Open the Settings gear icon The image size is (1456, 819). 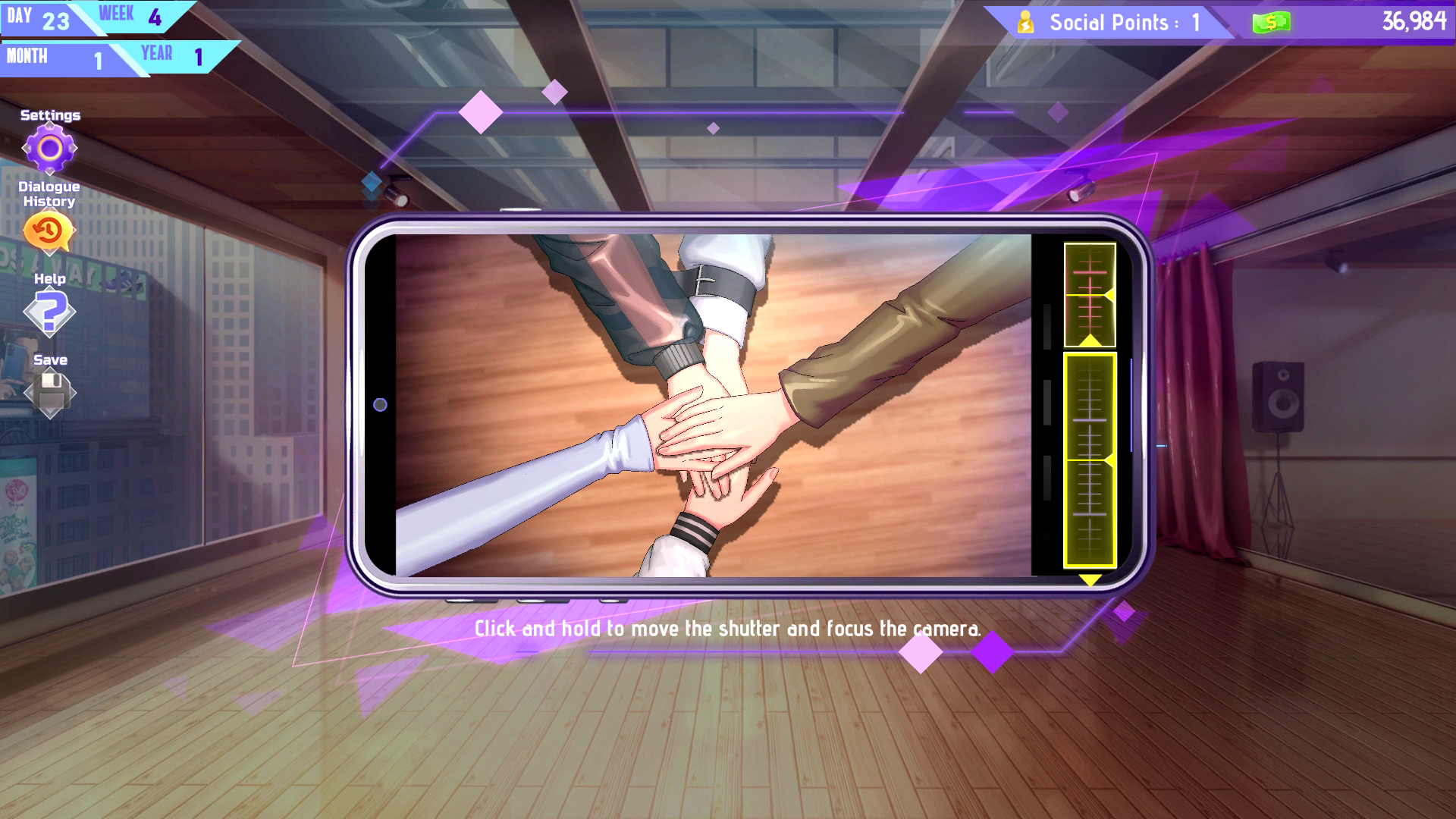coord(50,149)
